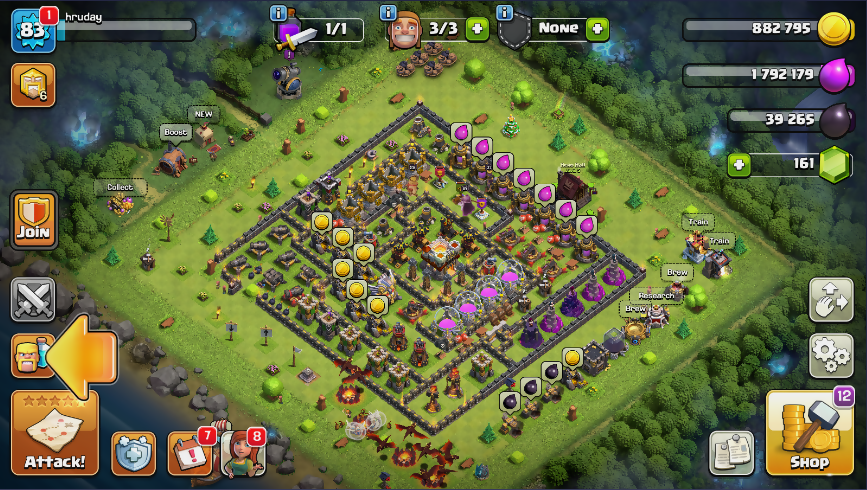Open the village layout editor hand icon
The image size is (867, 490).
(x=830, y=299)
